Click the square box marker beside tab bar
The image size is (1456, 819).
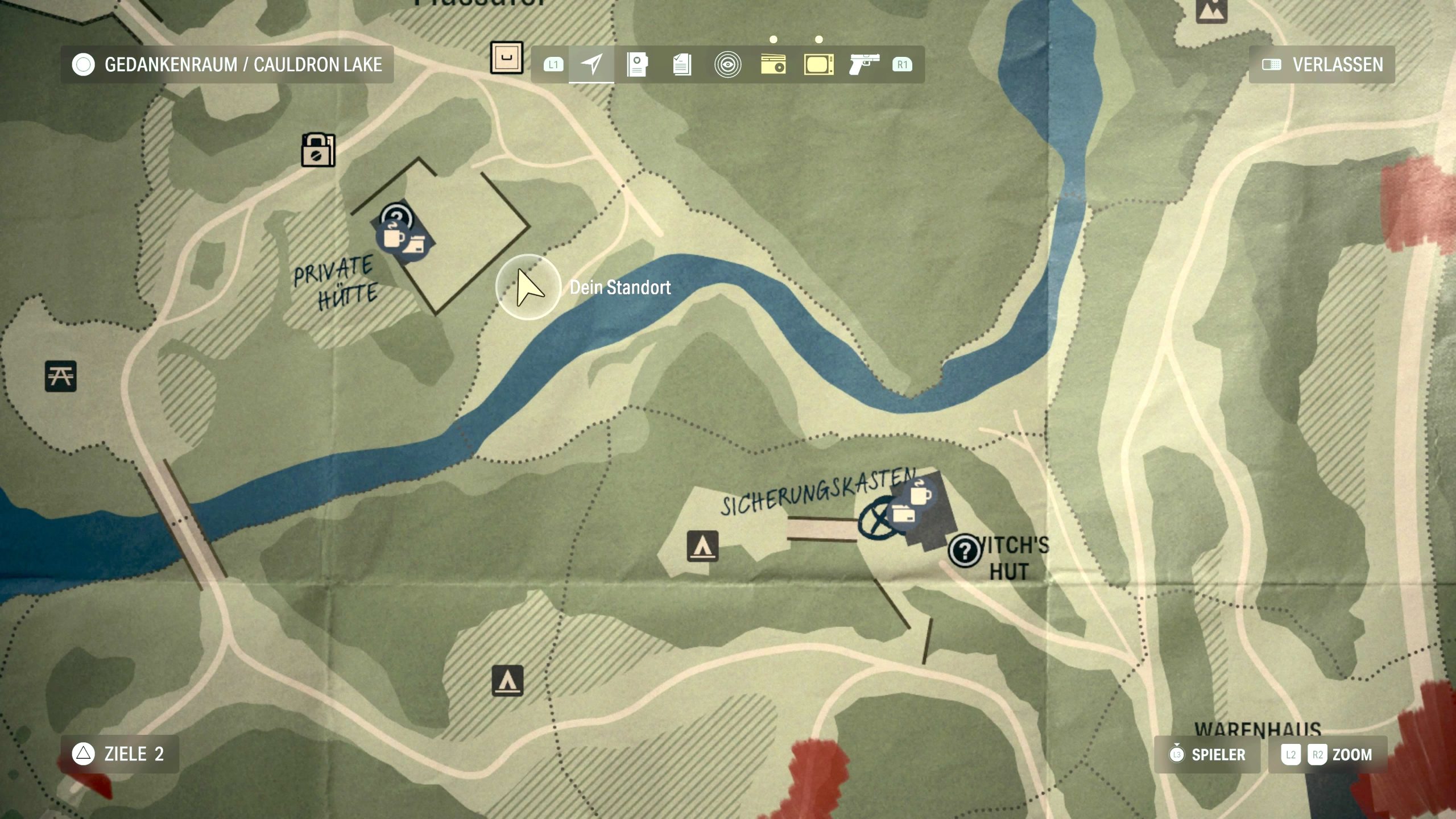(x=506, y=57)
